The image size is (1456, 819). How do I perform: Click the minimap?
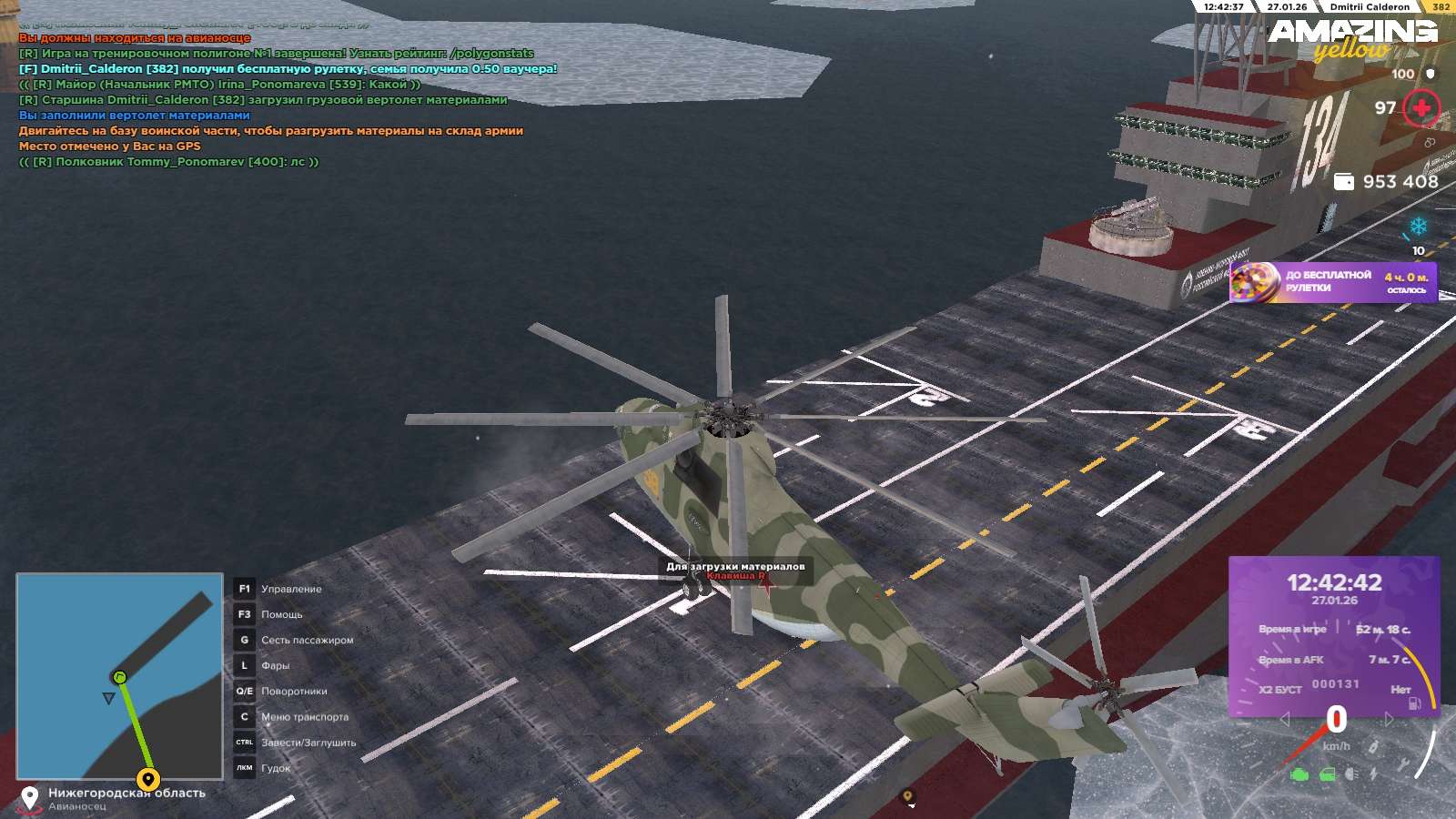click(x=119, y=676)
